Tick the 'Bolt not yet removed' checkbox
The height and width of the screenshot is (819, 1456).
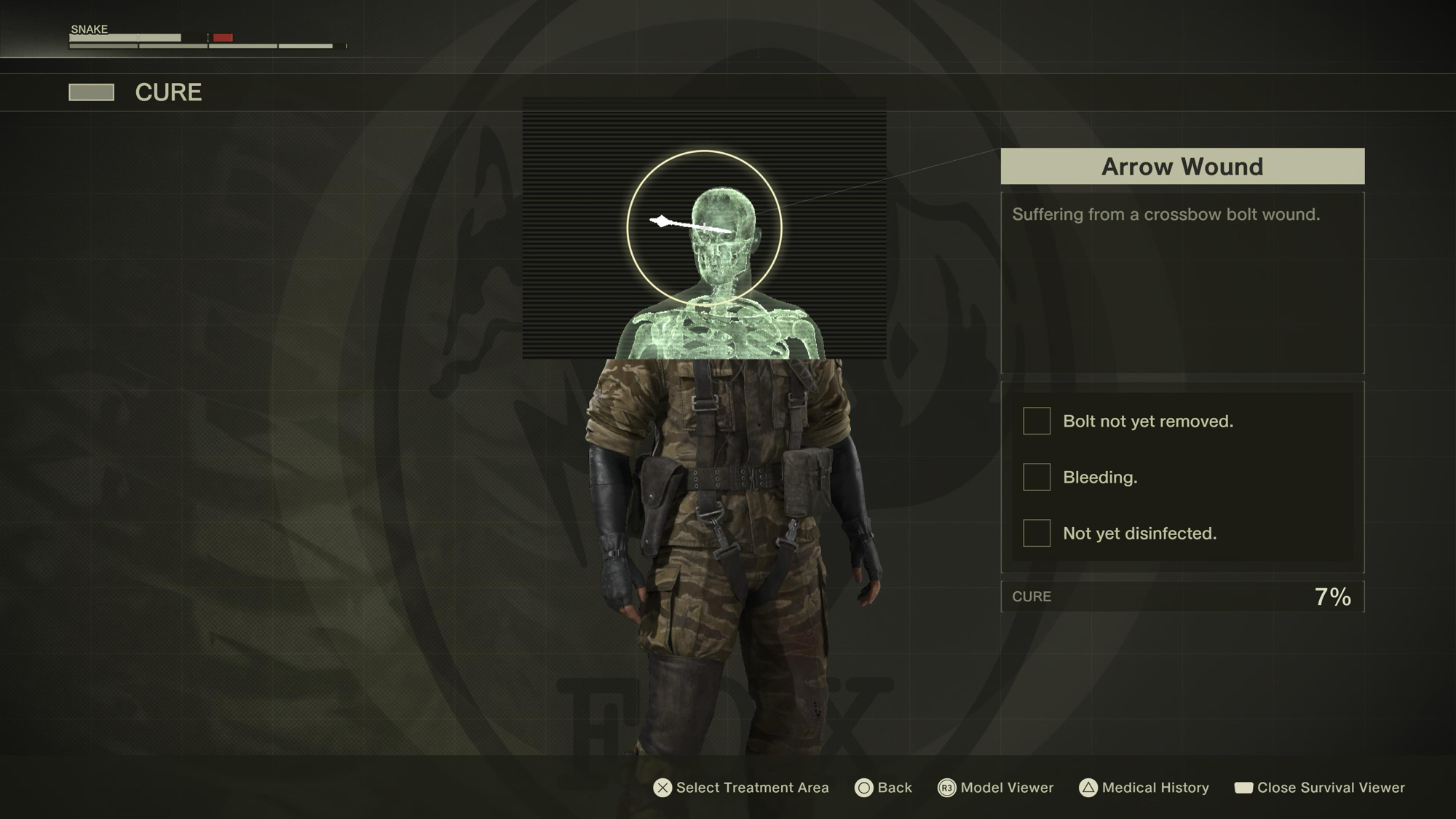point(1037,421)
